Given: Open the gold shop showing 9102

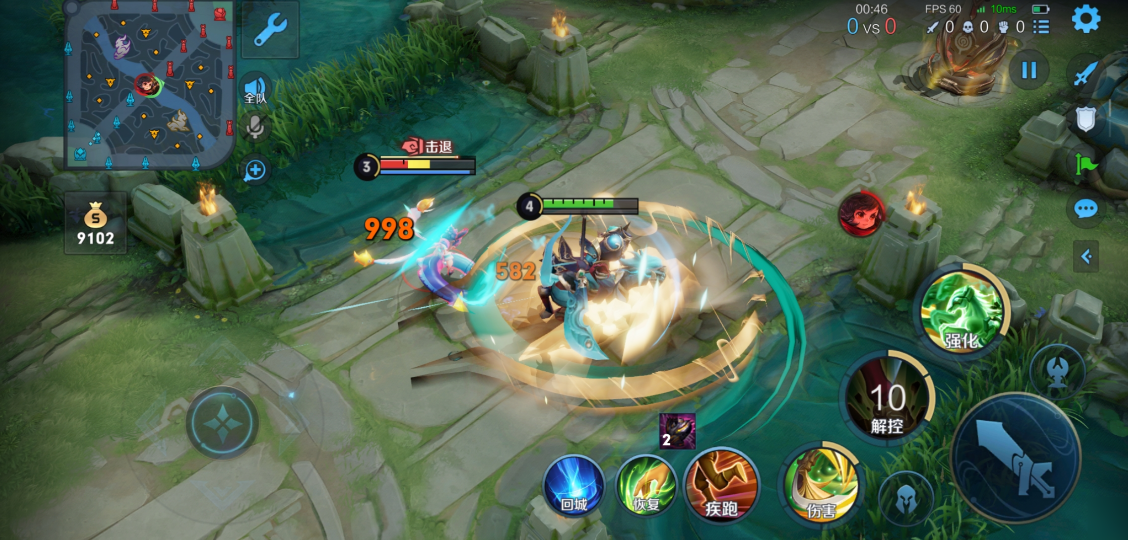Looking at the screenshot, I should tap(96, 223).
